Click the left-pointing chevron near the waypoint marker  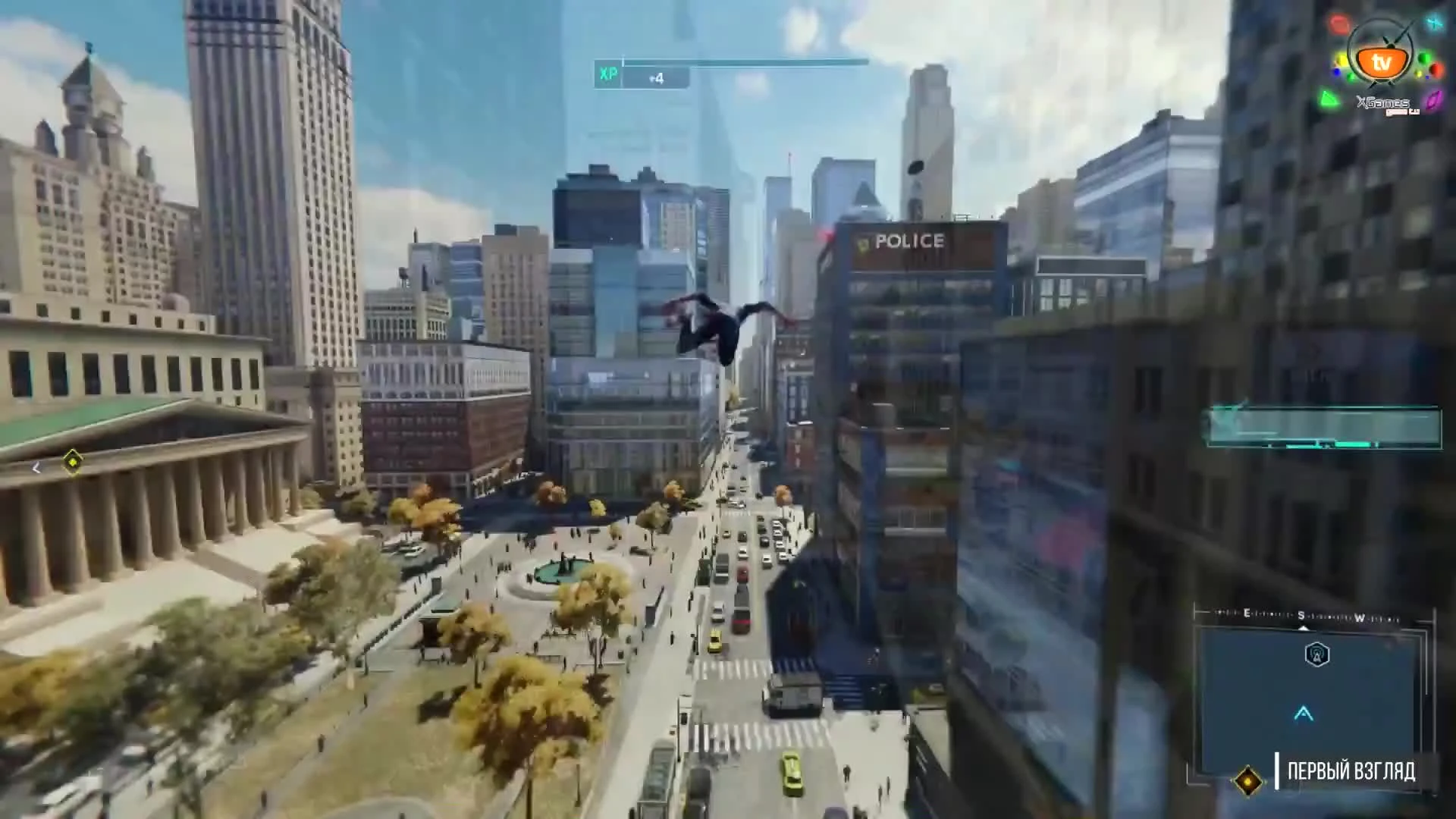[36, 468]
